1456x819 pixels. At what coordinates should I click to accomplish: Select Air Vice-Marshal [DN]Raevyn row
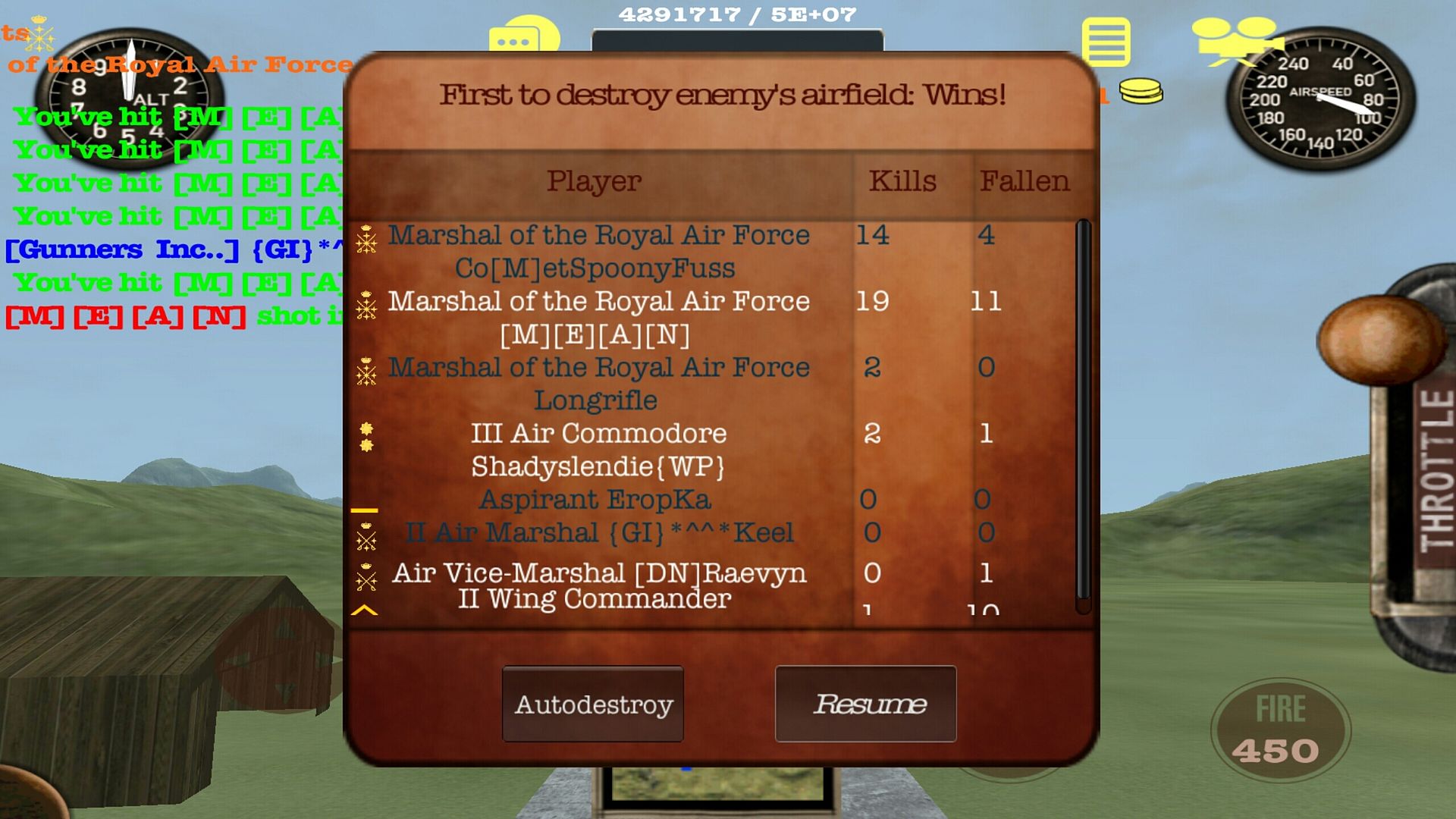599,573
